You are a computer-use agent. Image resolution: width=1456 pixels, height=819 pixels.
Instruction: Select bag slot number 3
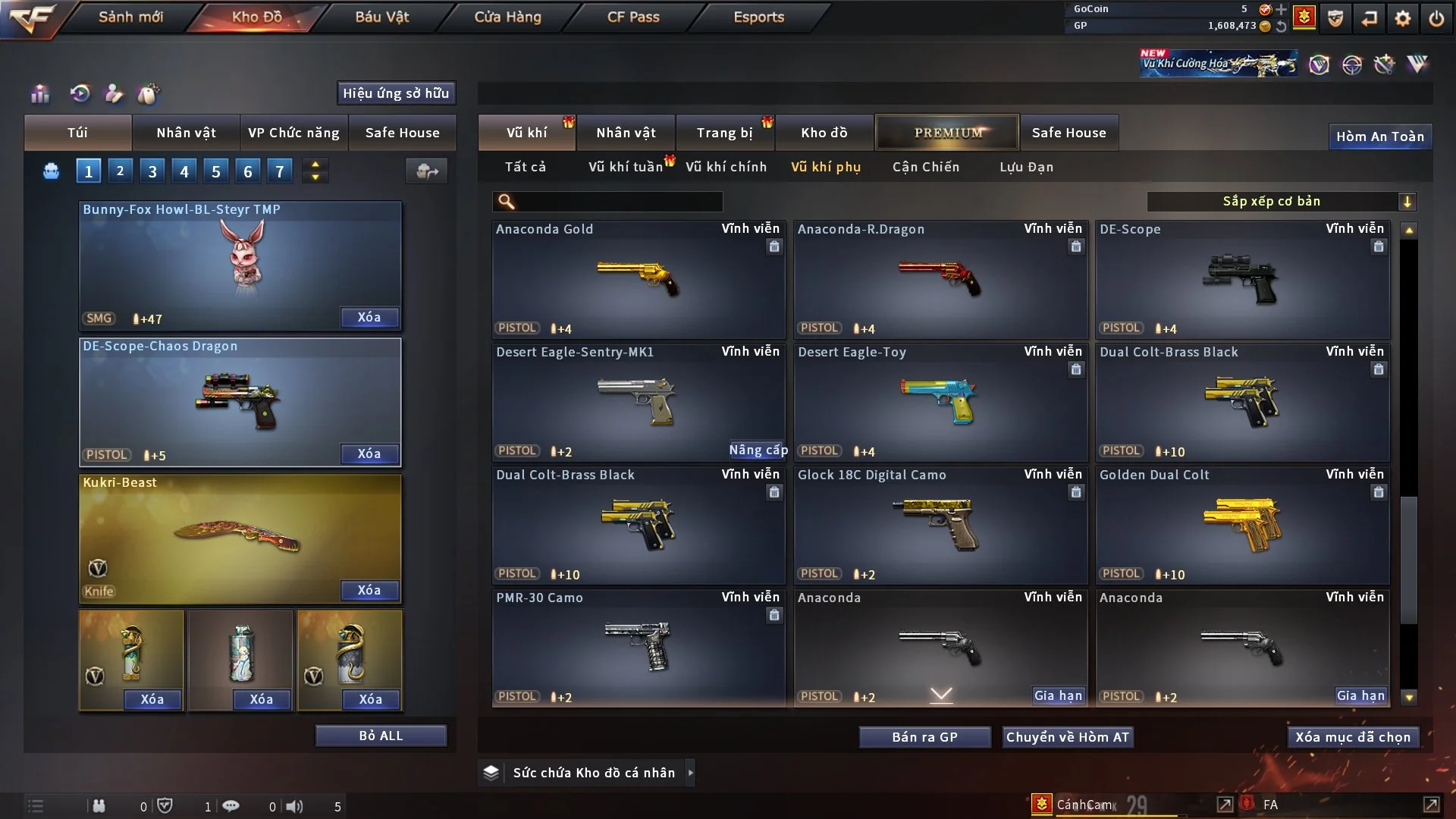[x=152, y=171]
